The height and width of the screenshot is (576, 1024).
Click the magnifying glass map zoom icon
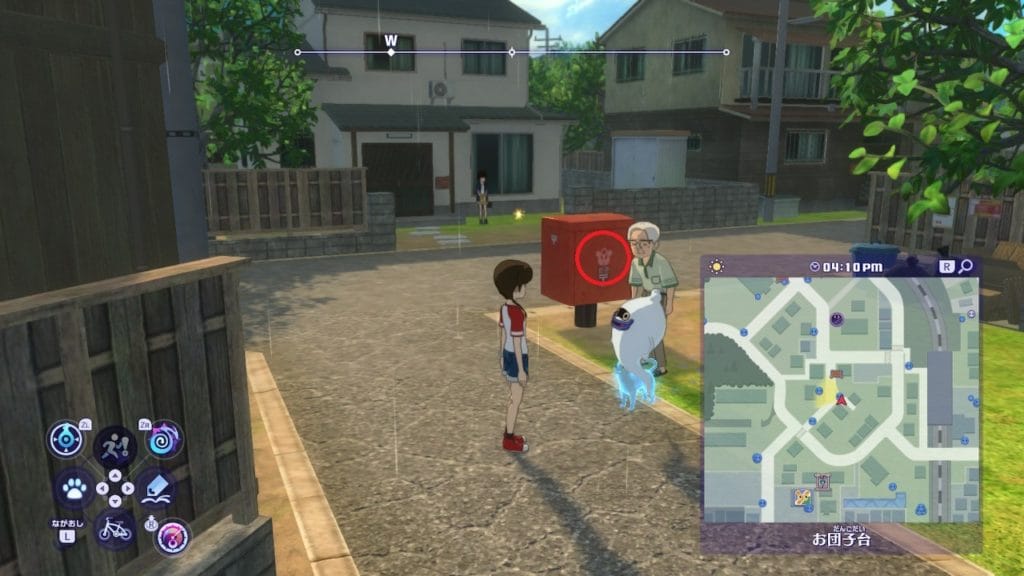[x=966, y=267]
